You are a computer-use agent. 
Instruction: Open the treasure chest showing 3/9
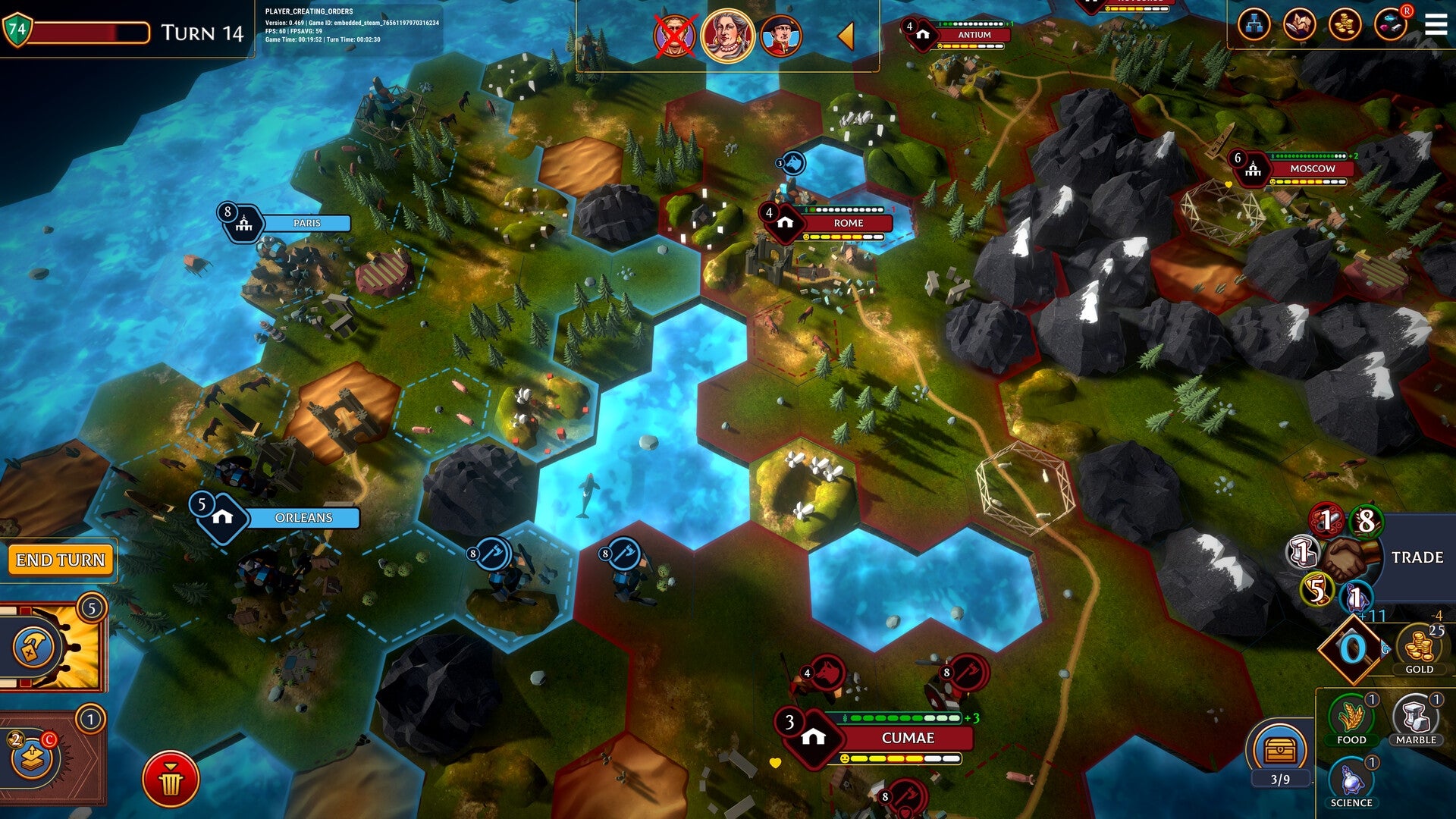coord(1279,748)
